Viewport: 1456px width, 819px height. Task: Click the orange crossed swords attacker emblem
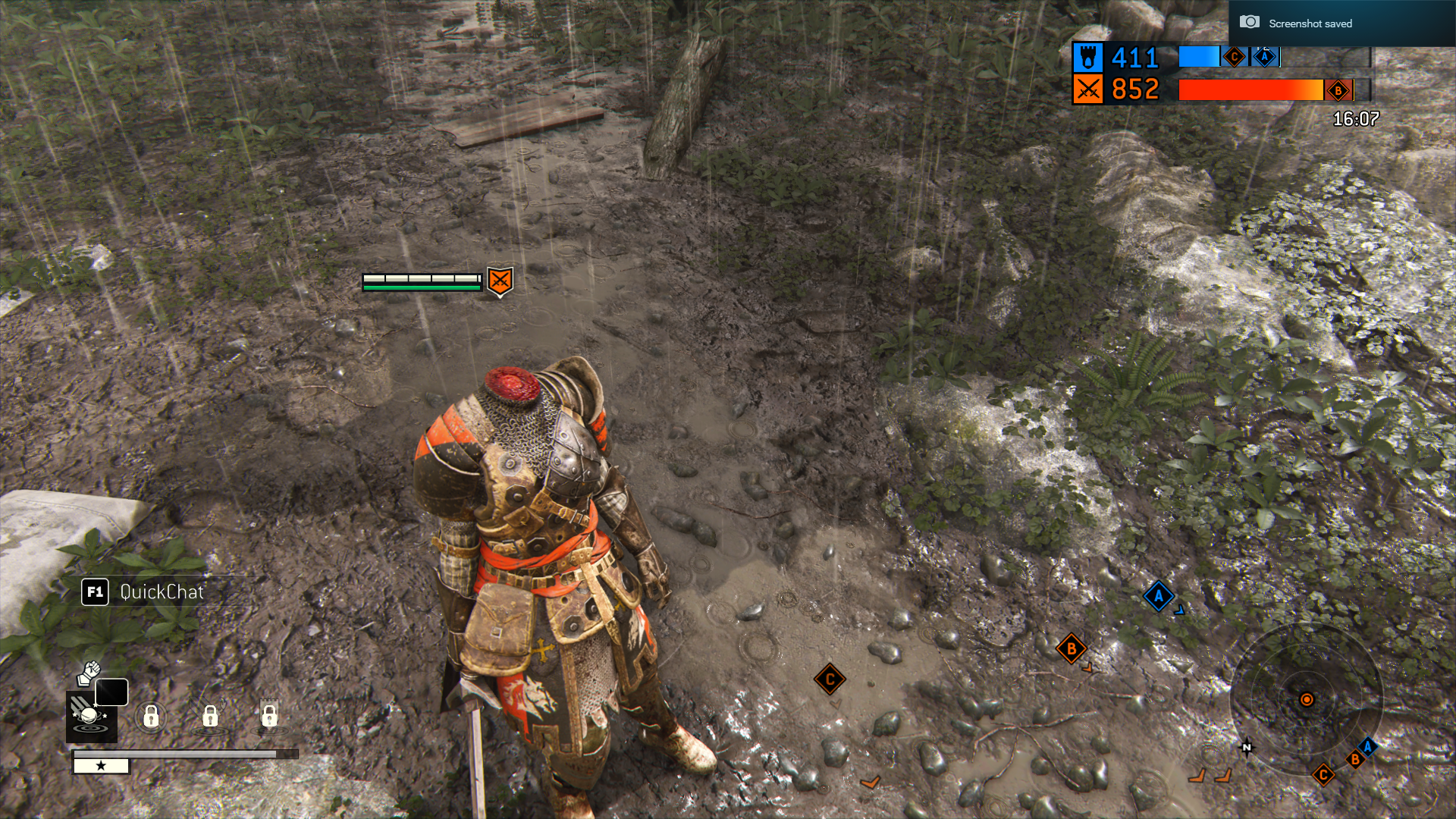point(1087,89)
